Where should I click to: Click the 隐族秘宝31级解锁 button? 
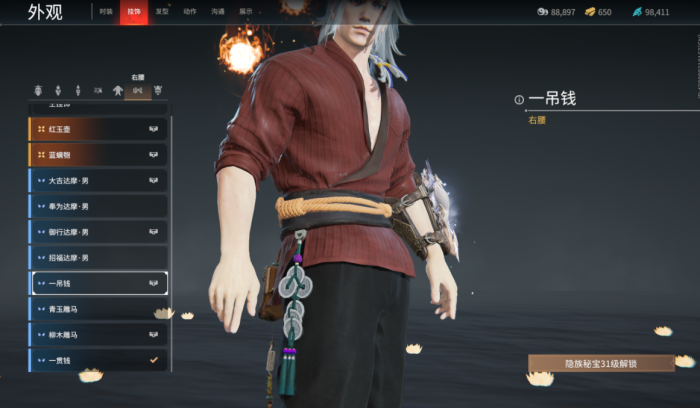pos(601,363)
